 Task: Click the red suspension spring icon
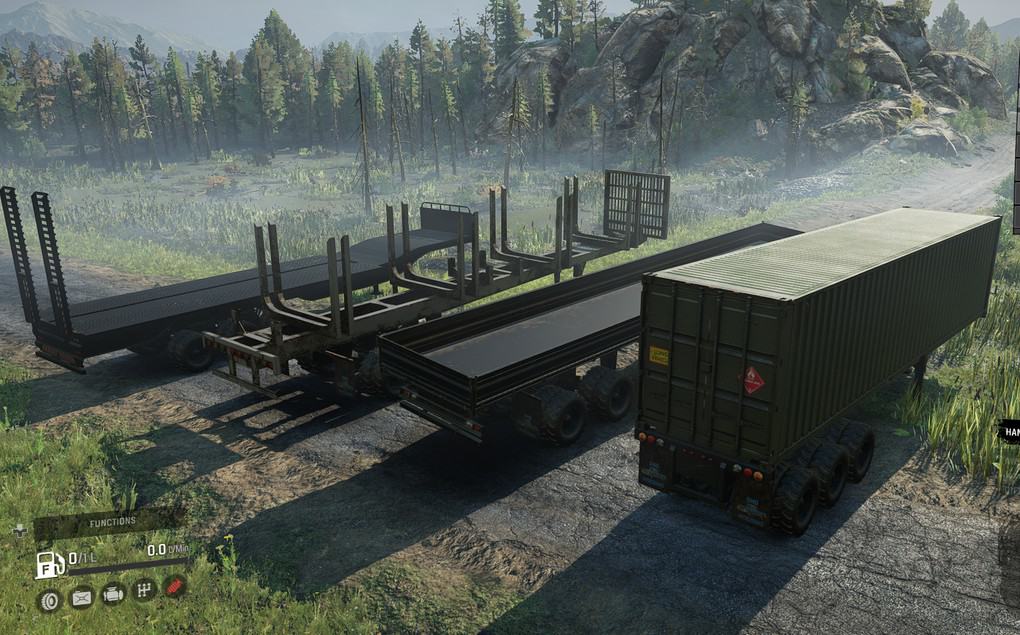tap(174, 586)
